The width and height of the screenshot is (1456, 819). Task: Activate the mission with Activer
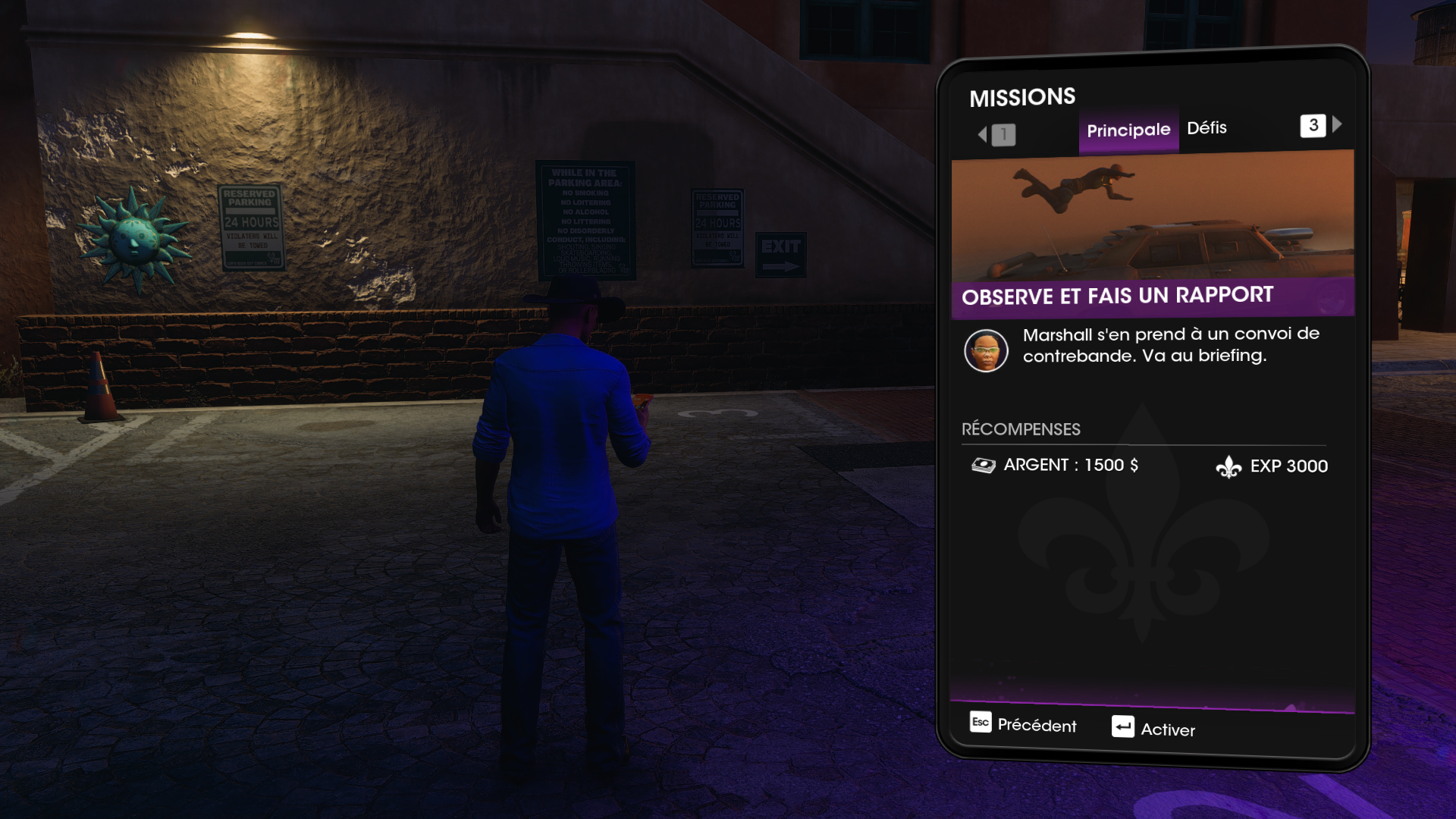point(1168,730)
